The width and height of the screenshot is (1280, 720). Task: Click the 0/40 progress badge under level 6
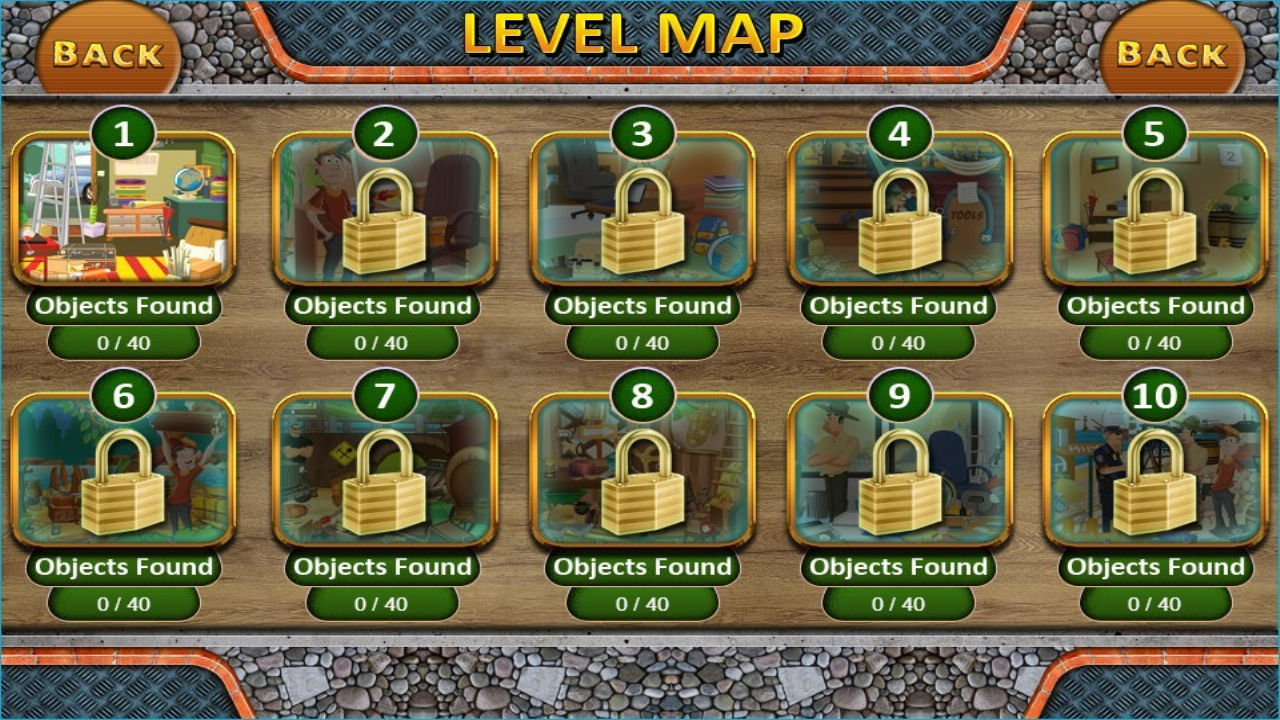(x=124, y=602)
